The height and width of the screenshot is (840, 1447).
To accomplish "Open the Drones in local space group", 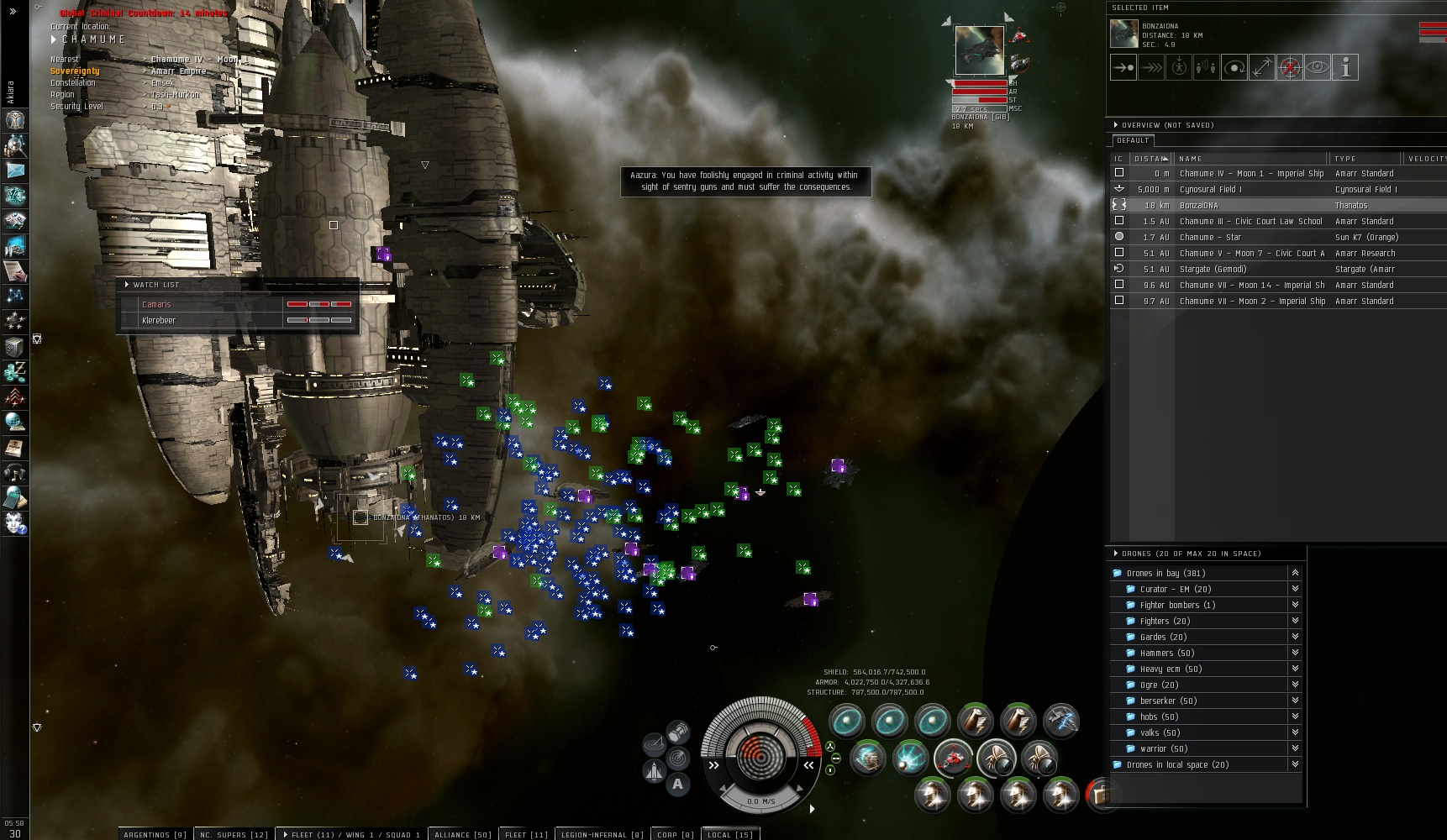I will click(x=1176, y=764).
